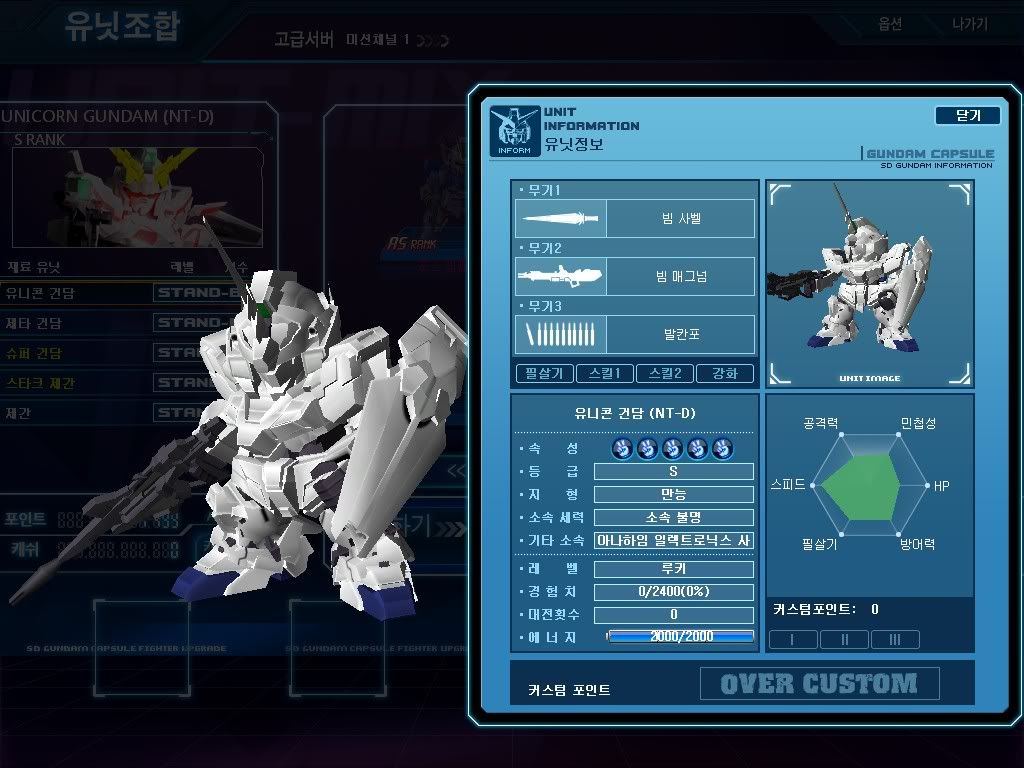Image resolution: width=1024 pixels, height=768 pixels.
Task: Open the 옵션 options menu
Action: coord(890,24)
